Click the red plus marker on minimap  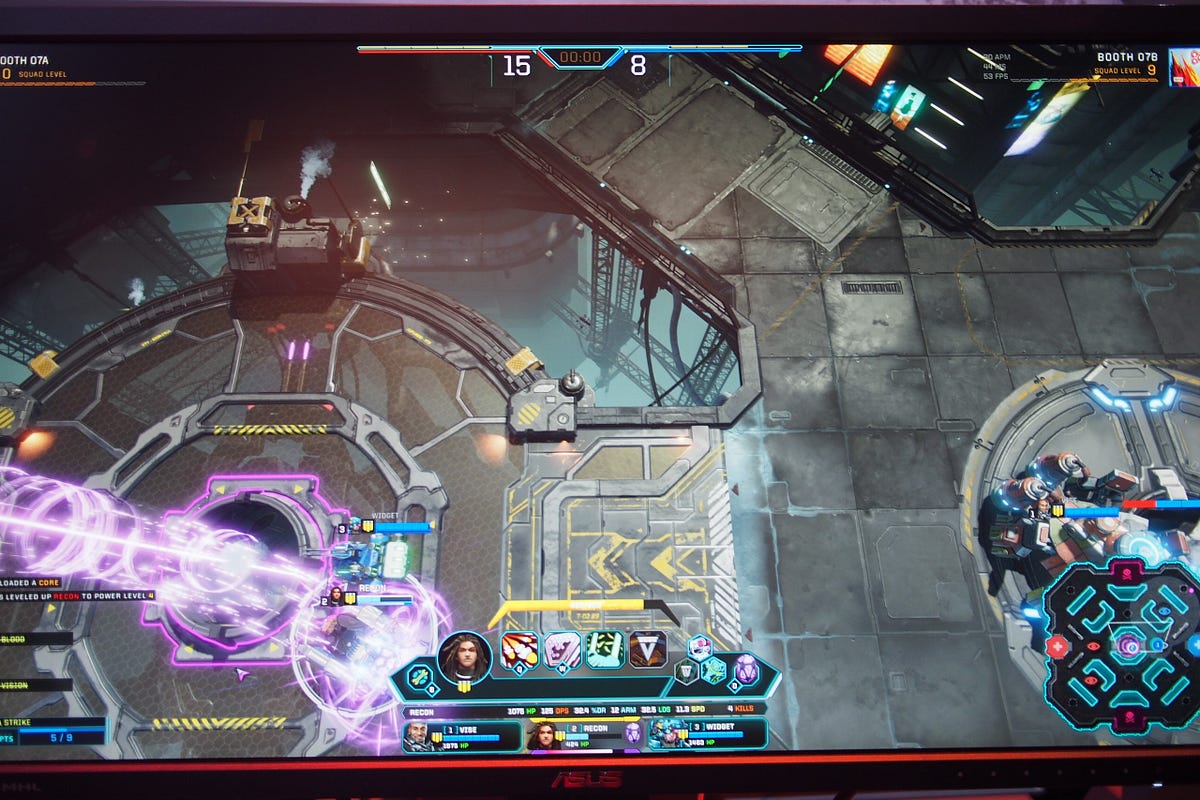point(1059,646)
